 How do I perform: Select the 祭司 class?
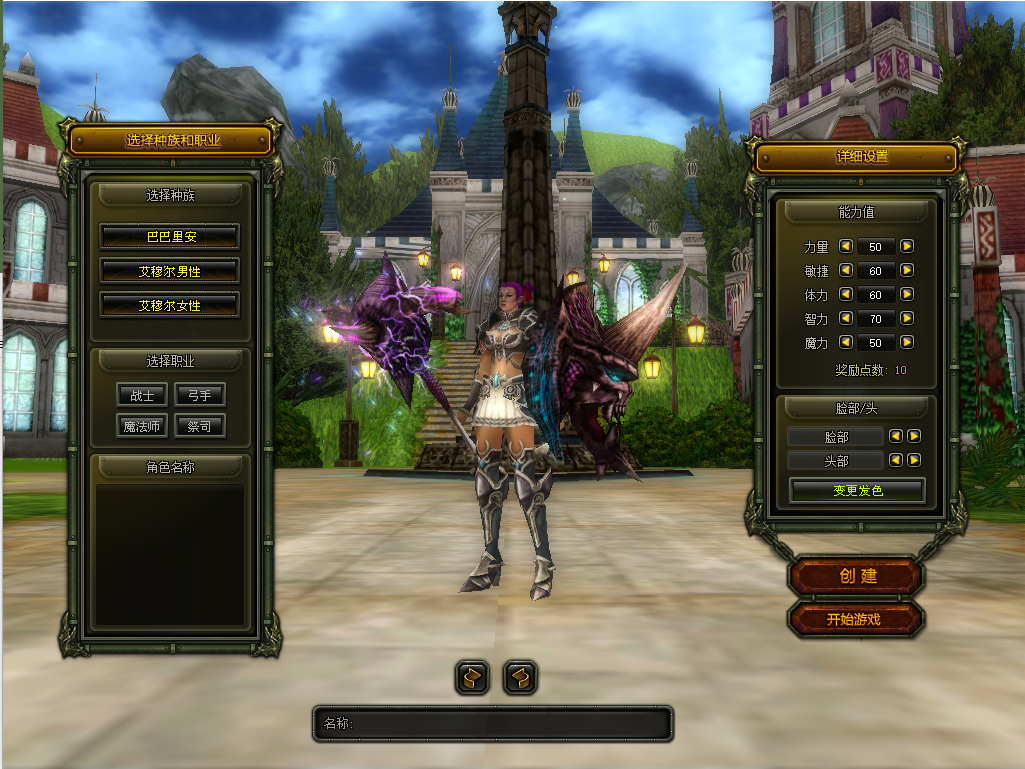coord(199,426)
